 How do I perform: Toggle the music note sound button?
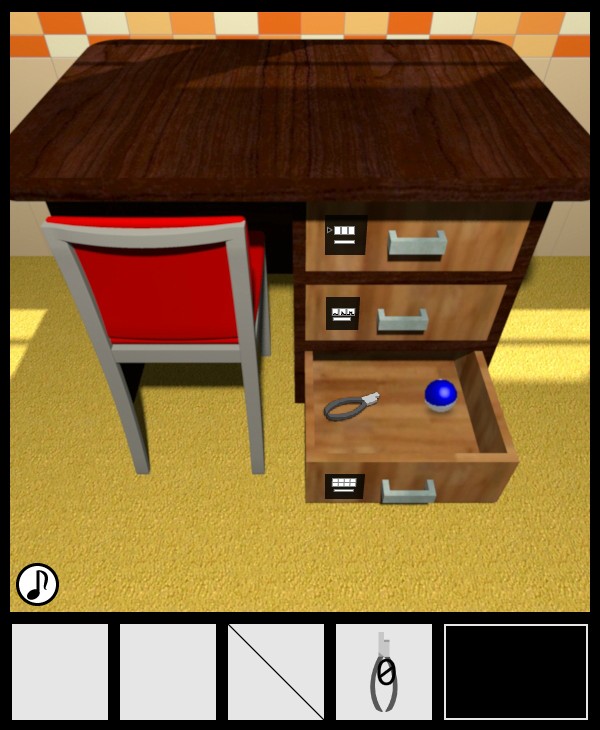[x=38, y=584]
